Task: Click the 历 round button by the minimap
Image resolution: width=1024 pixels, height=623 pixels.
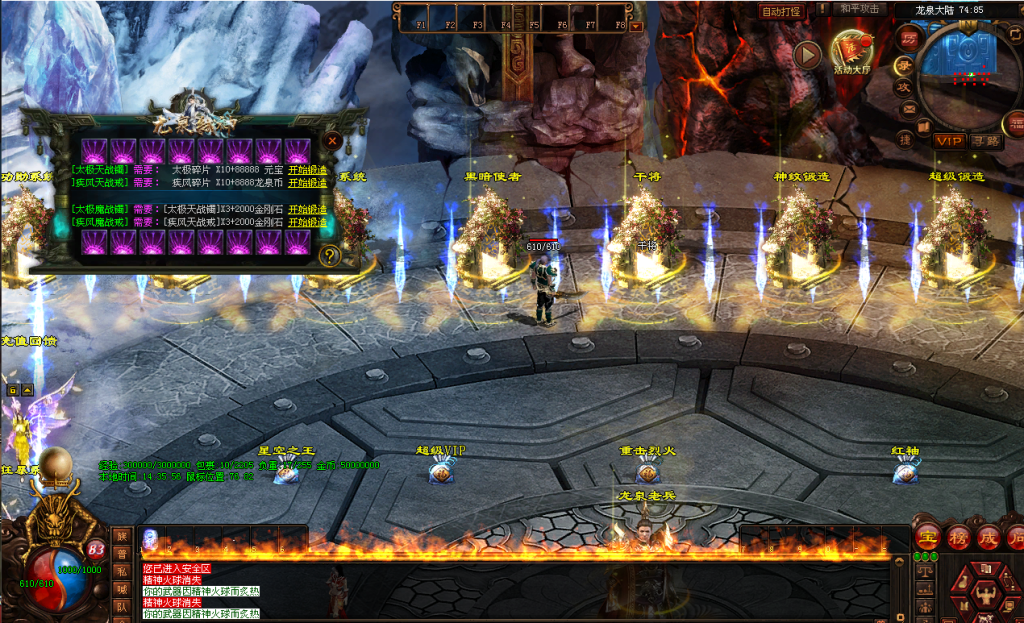Action: 908,40
